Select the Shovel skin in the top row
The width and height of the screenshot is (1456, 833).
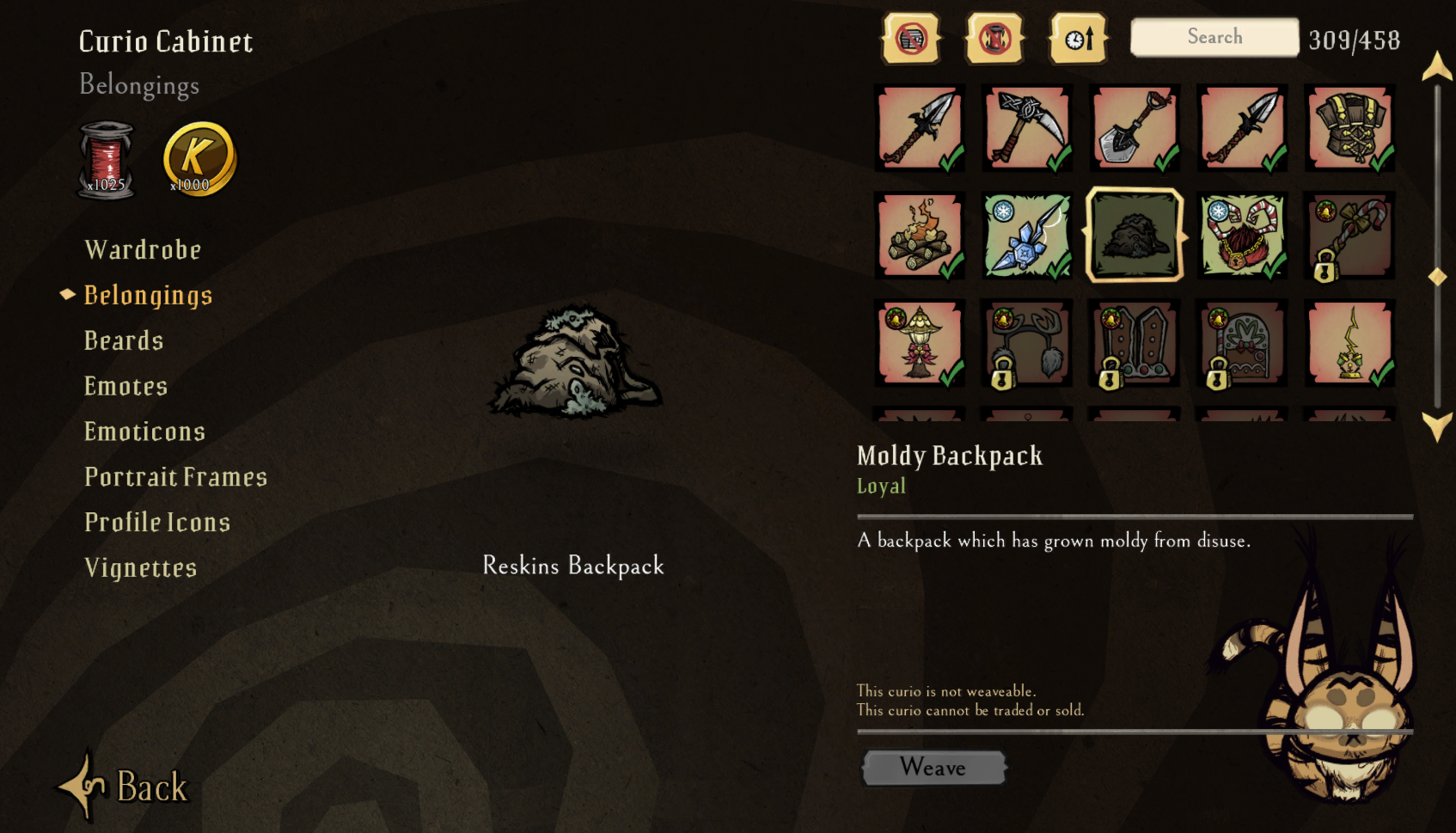pos(1134,129)
